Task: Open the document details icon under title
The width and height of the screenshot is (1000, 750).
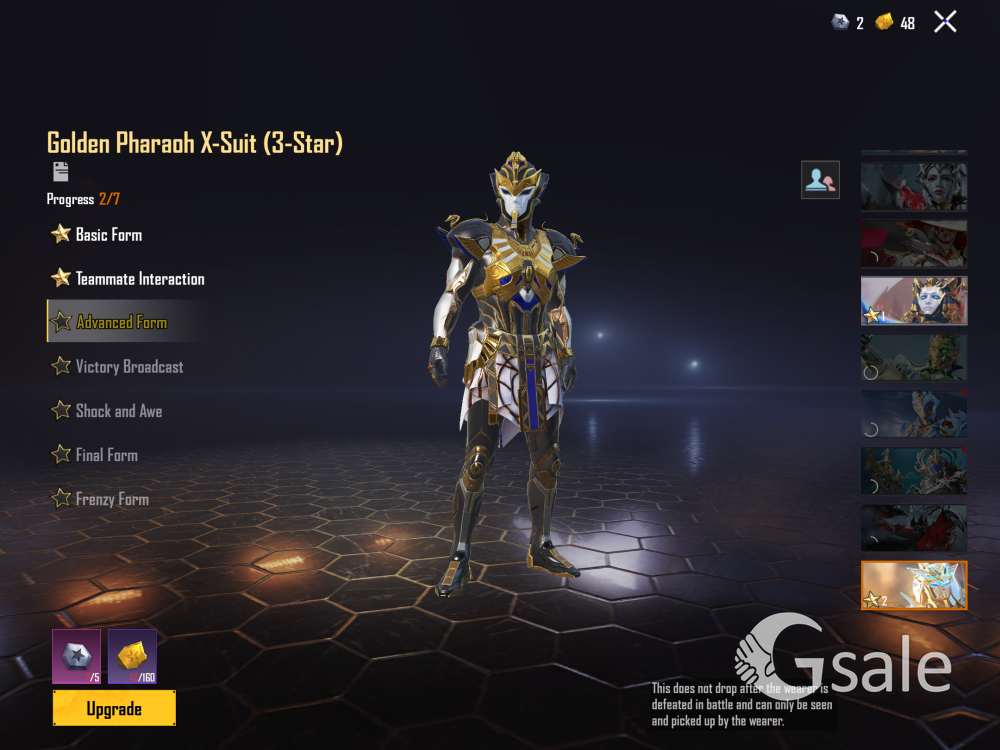Action: tap(60, 171)
